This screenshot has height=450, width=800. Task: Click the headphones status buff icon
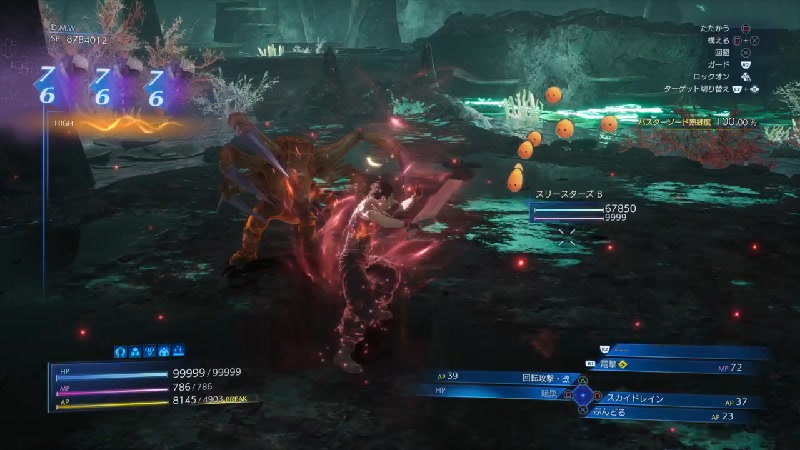(x=120, y=351)
